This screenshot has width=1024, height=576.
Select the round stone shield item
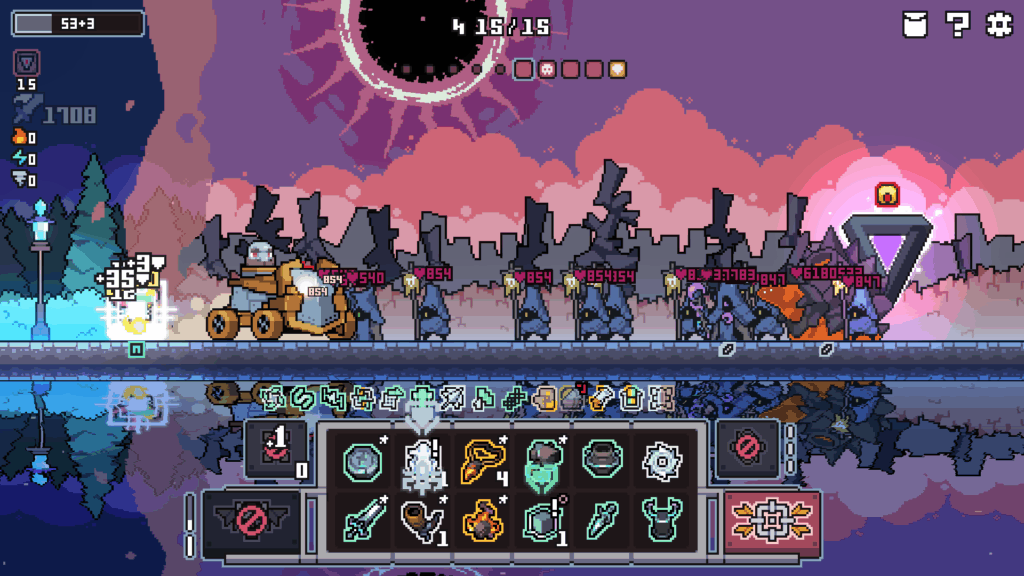point(361,462)
